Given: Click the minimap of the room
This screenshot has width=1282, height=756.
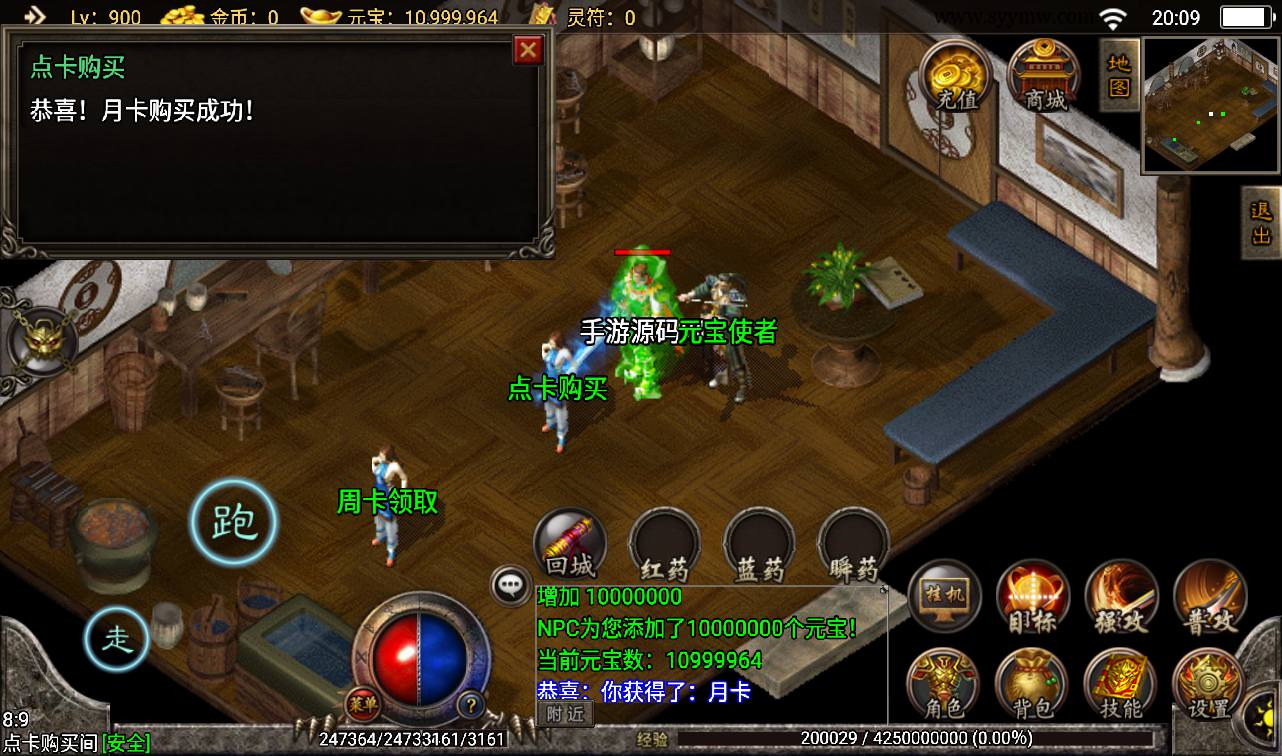Looking at the screenshot, I should pyautogui.click(x=1210, y=105).
